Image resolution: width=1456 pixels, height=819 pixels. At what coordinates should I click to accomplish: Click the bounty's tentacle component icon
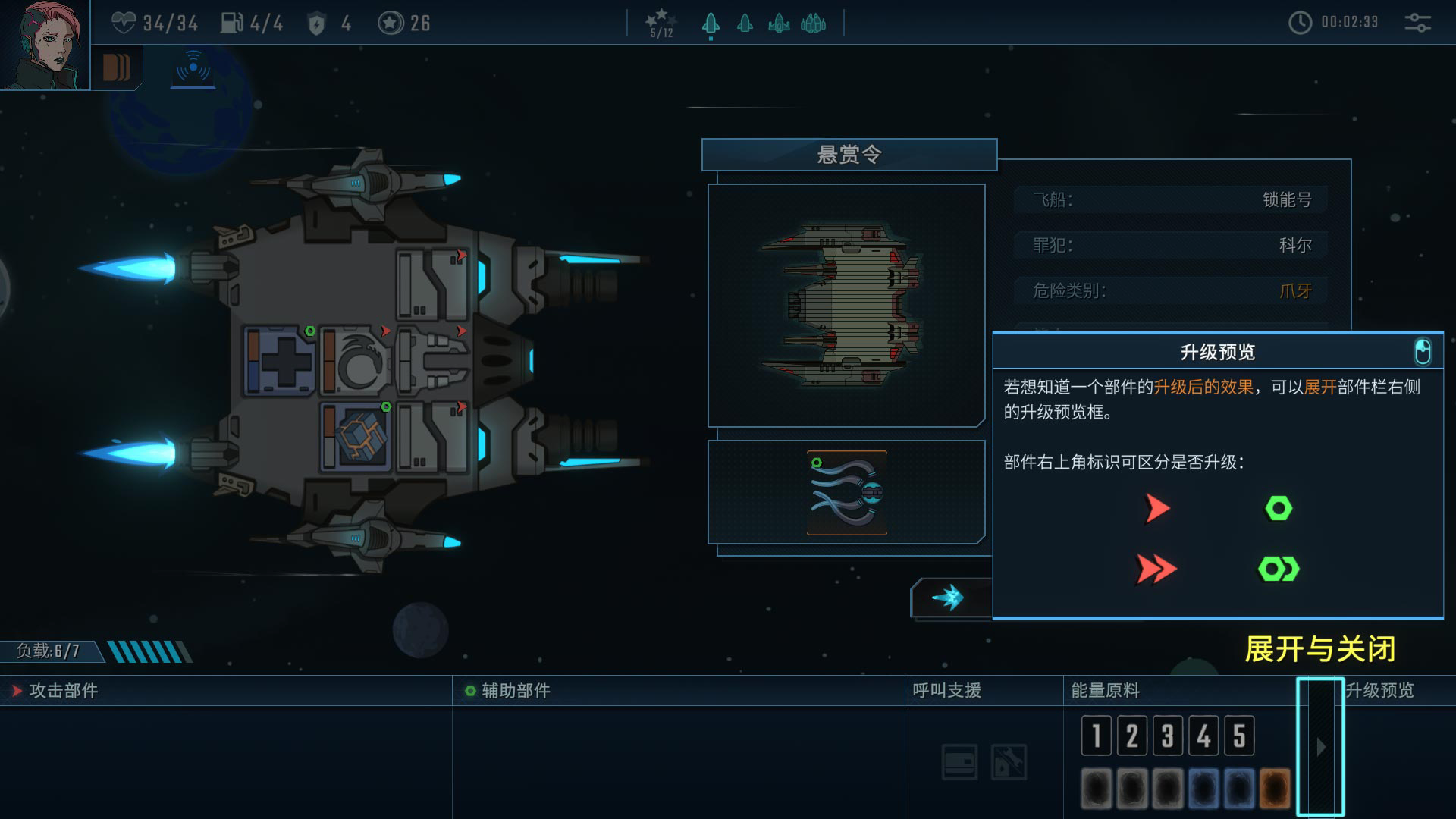tap(846, 493)
